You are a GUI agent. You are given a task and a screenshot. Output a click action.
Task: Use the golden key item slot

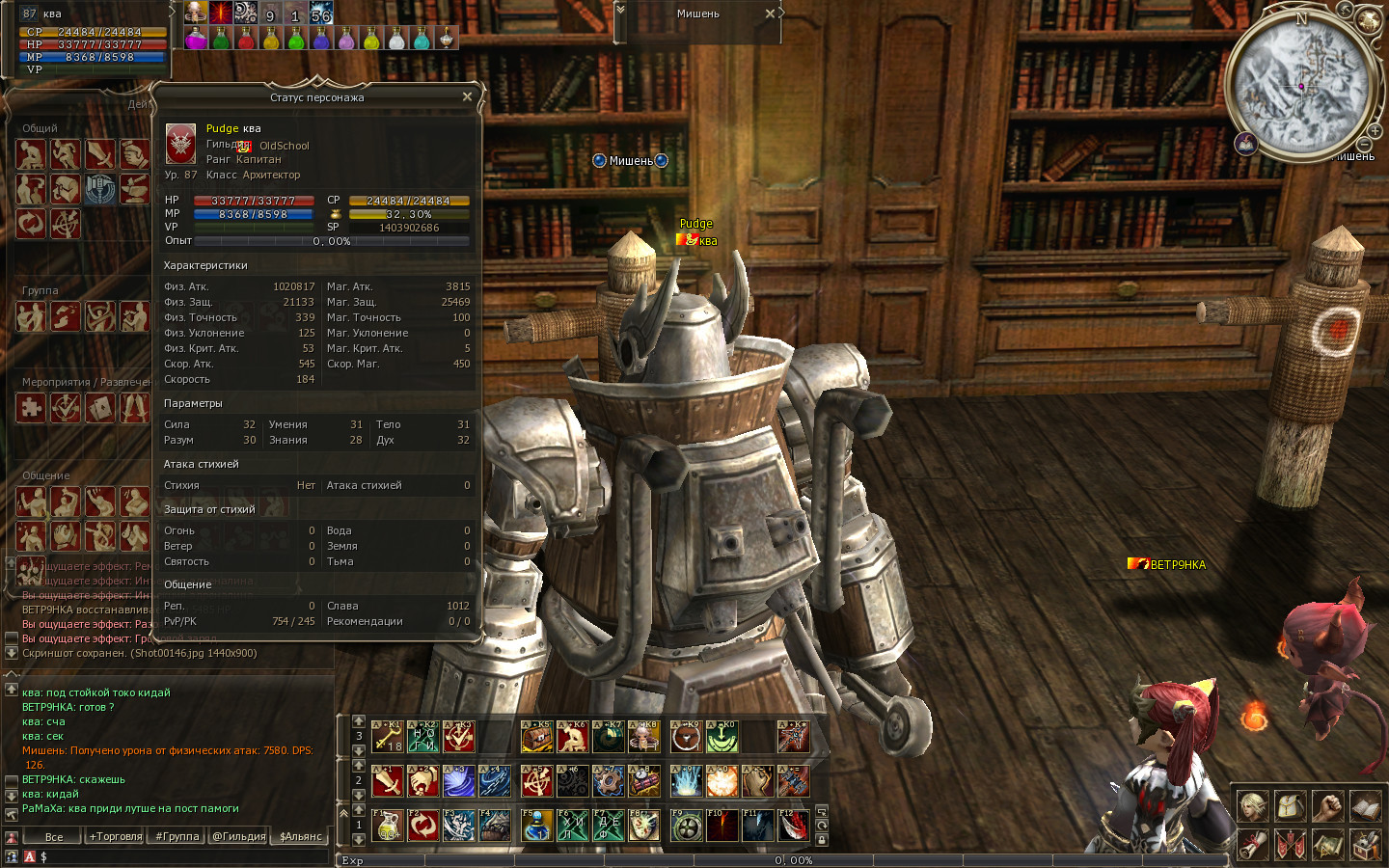pos(387,737)
